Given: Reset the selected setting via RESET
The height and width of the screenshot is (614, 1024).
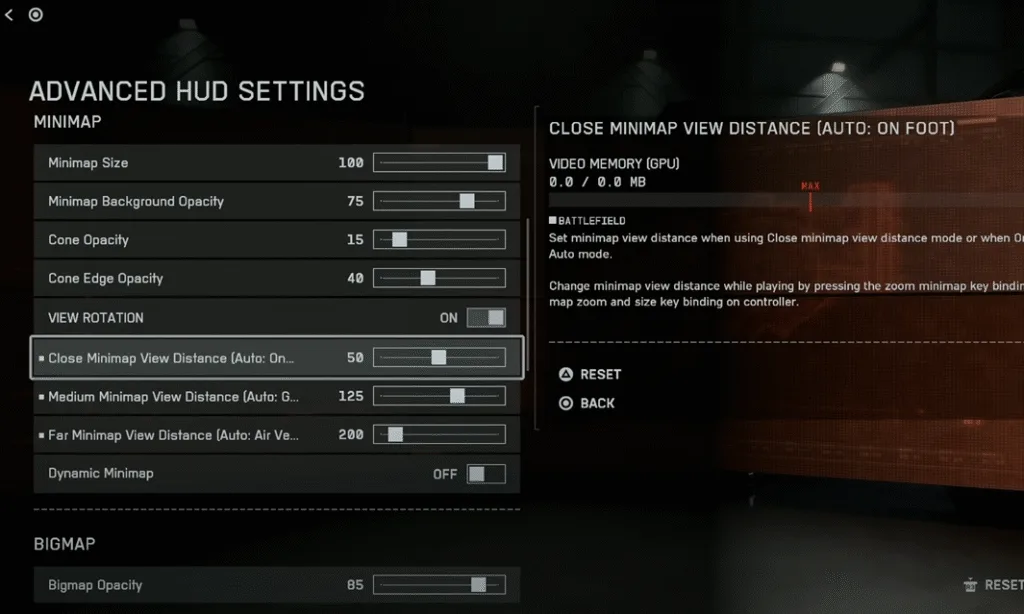Looking at the screenshot, I should 590,374.
